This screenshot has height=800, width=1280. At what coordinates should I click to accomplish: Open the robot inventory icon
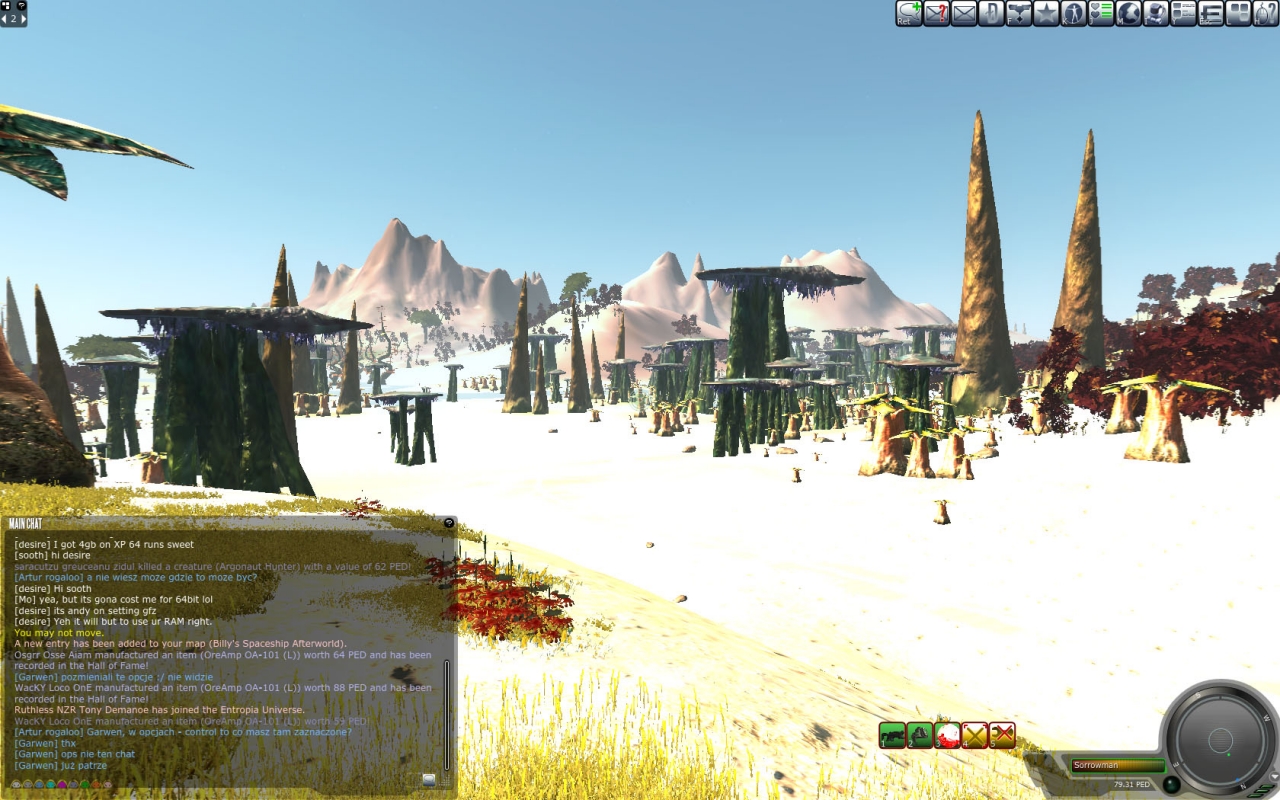[1156, 13]
